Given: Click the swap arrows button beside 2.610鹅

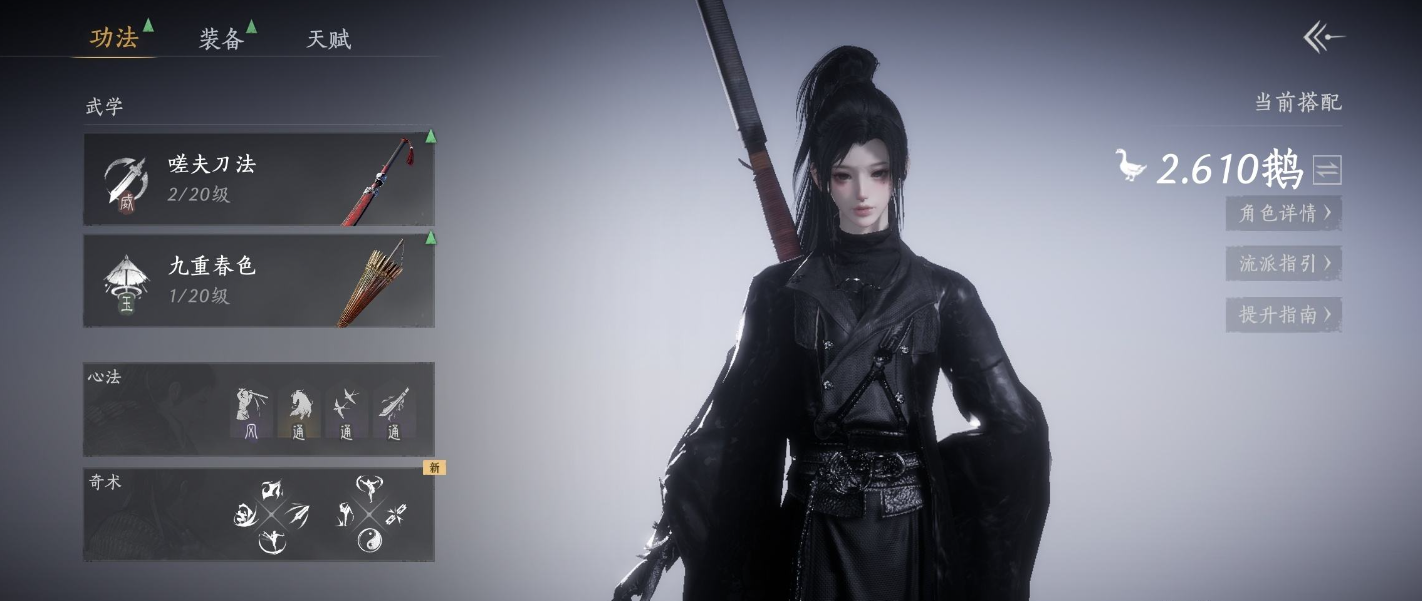Looking at the screenshot, I should [x=1327, y=170].
